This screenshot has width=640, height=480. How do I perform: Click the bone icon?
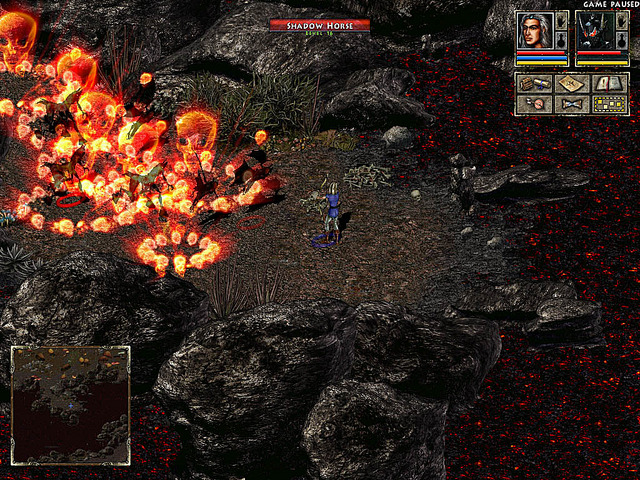point(571,104)
